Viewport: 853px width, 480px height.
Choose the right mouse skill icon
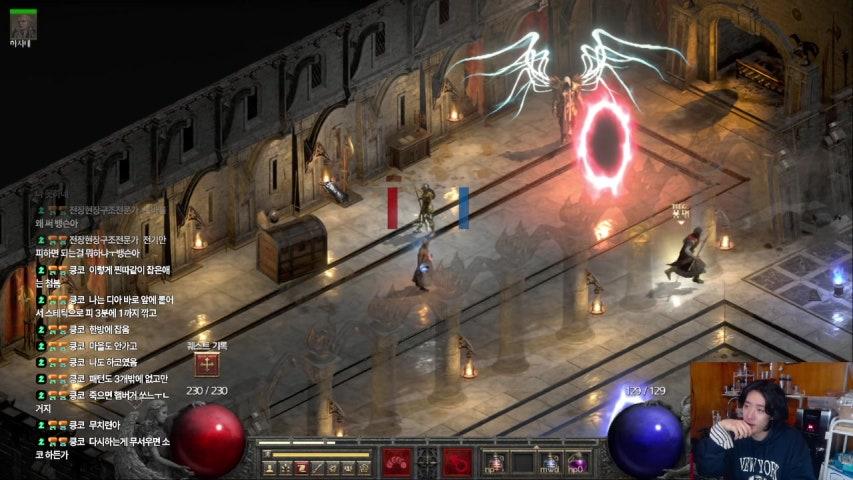(x=459, y=462)
